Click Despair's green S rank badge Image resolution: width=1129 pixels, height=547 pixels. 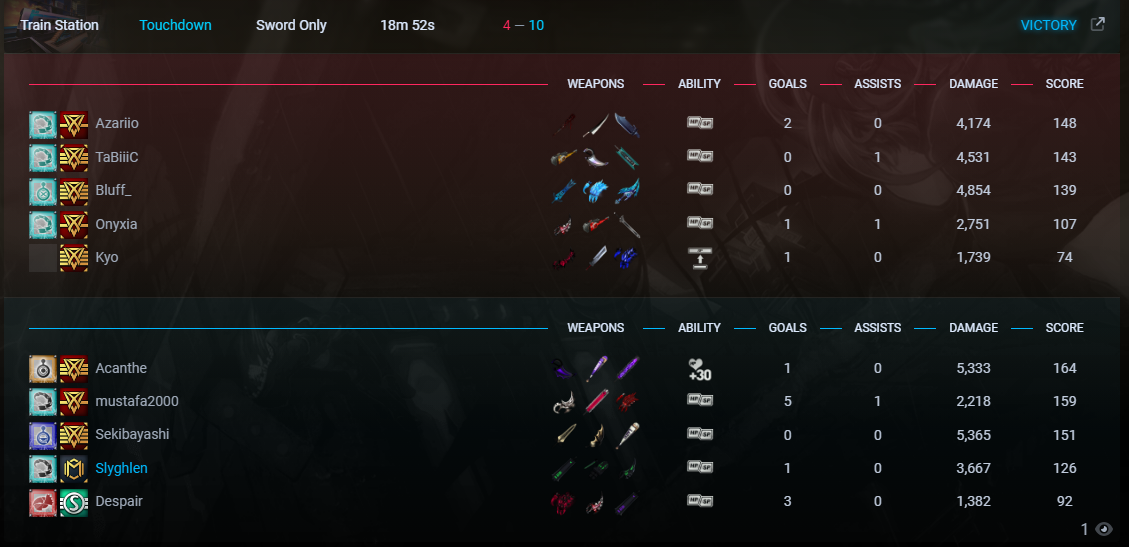[x=74, y=501]
